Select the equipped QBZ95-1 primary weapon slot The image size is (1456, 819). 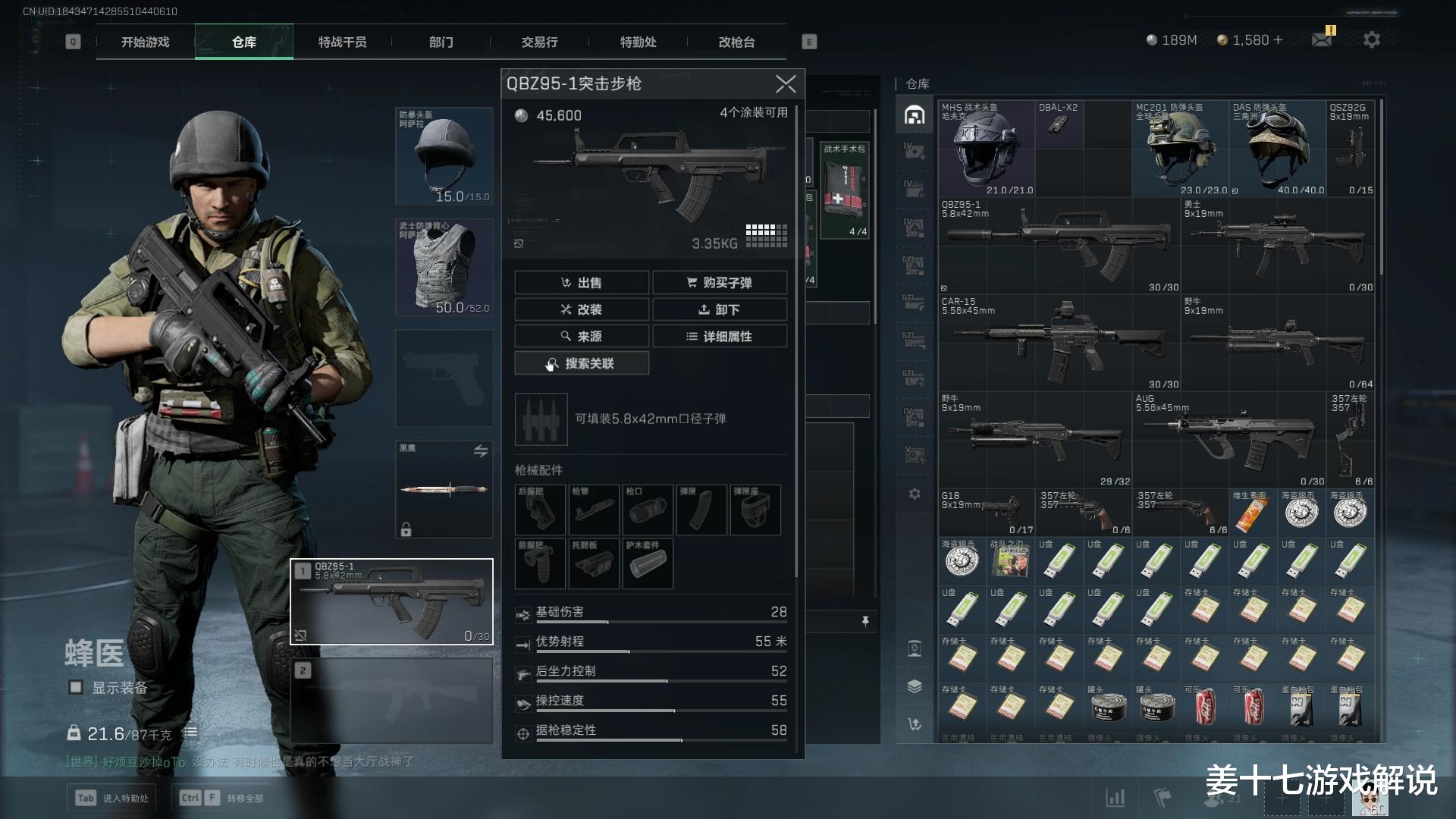391,601
